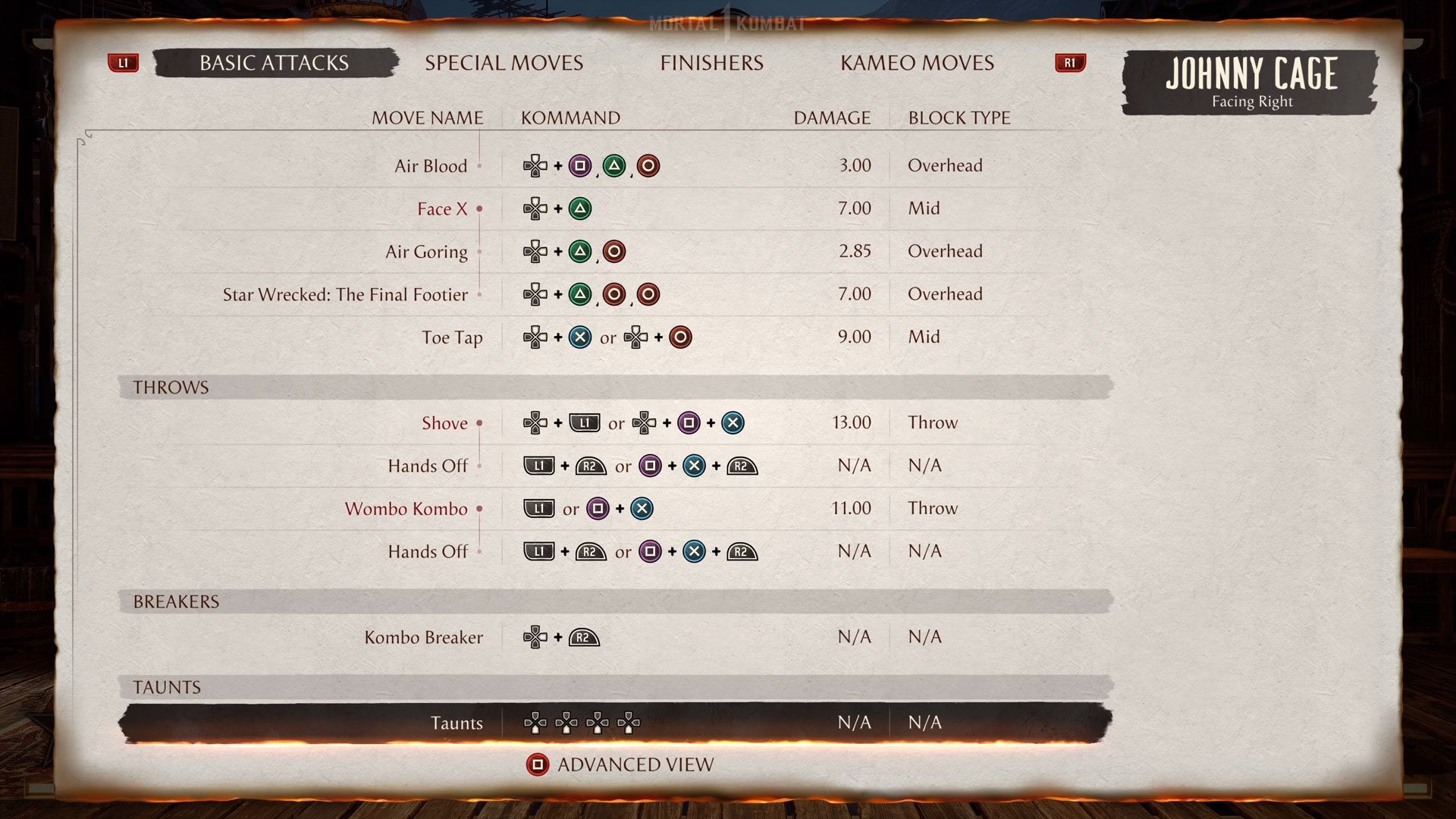Click the R1 shoulder button icon beside Kameo Moves
1456x819 pixels.
[x=1070, y=63]
